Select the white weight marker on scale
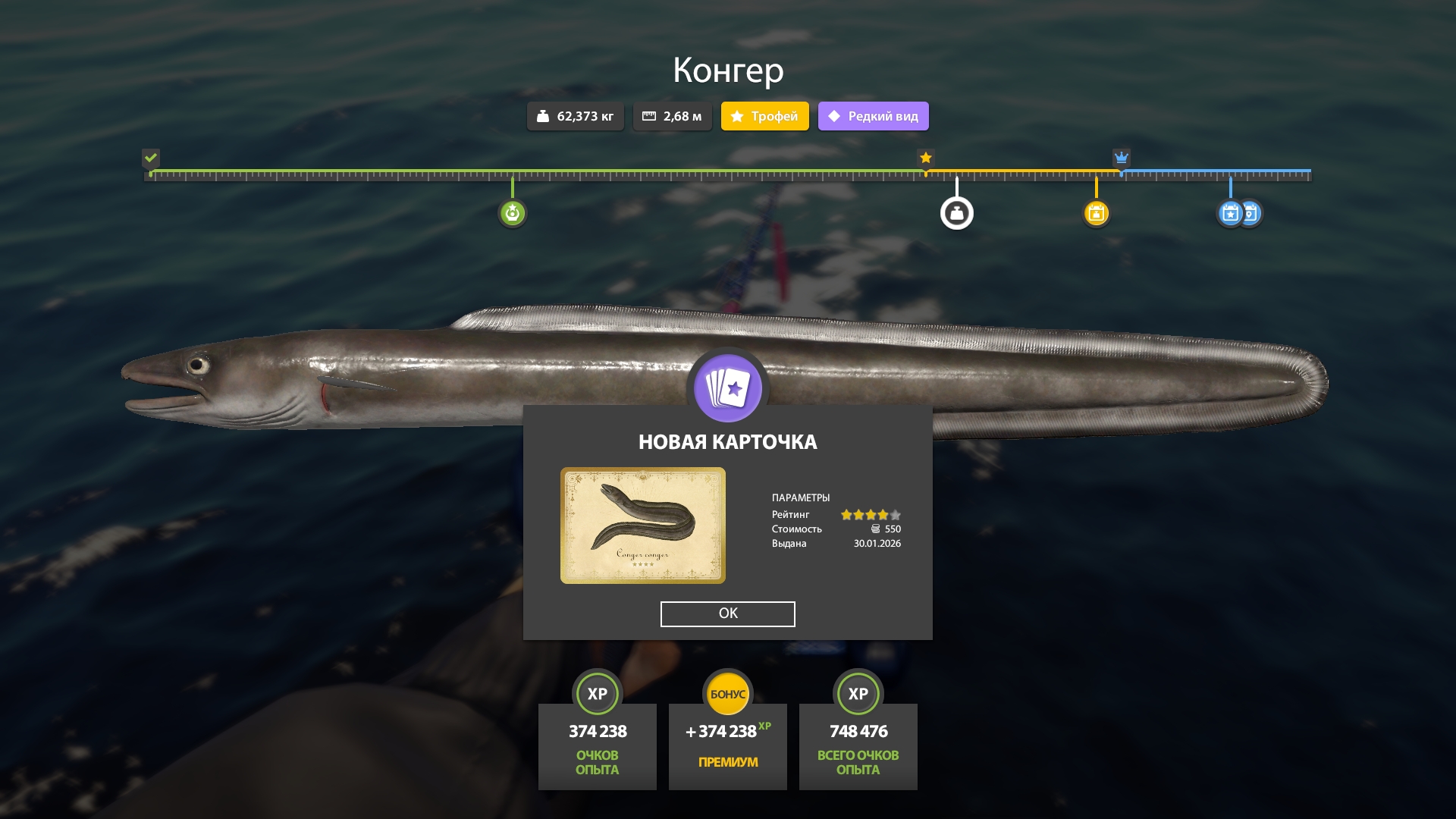1456x819 pixels. click(x=956, y=213)
